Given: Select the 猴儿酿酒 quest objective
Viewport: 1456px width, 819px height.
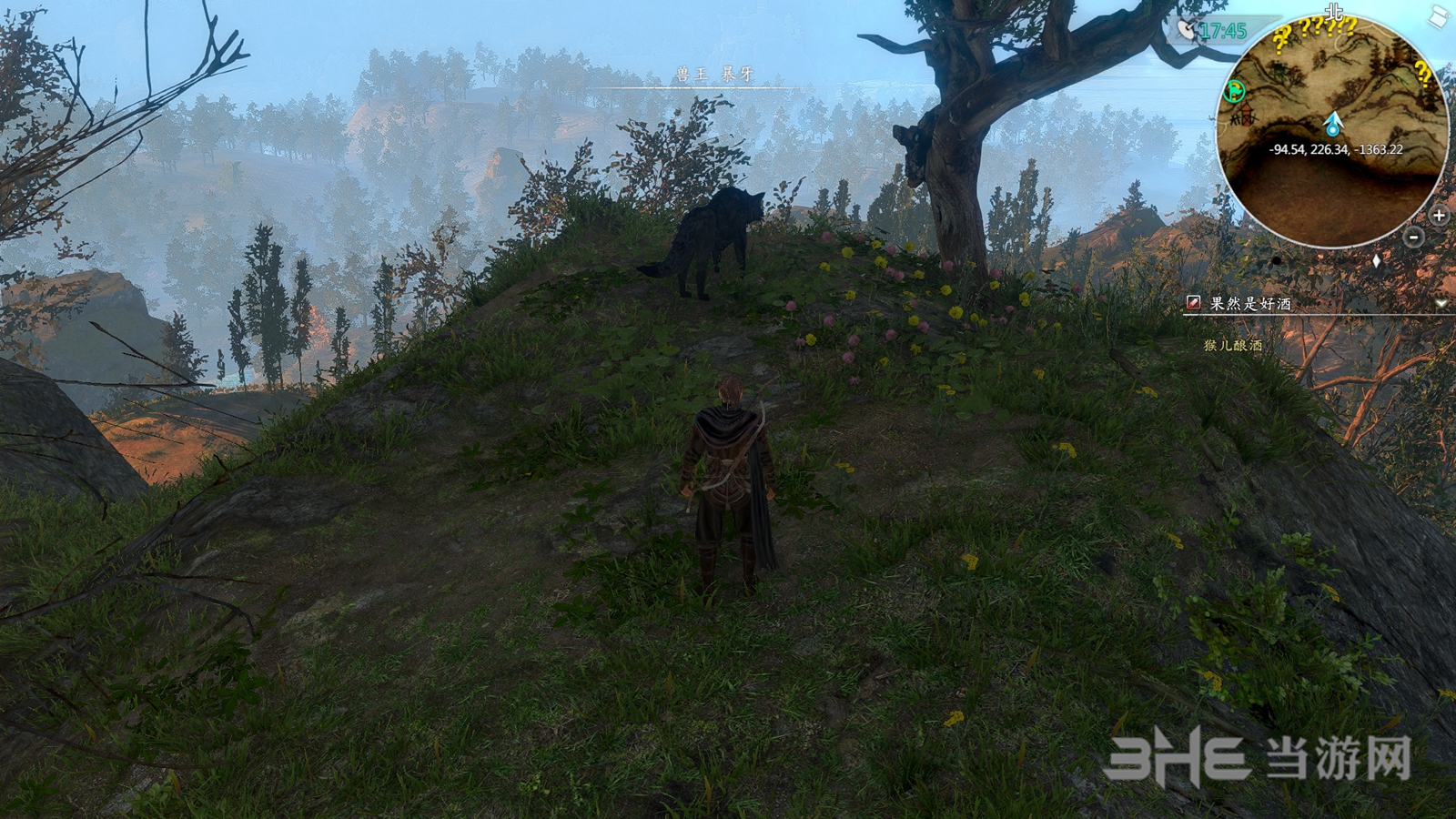Looking at the screenshot, I should point(1233,346).
